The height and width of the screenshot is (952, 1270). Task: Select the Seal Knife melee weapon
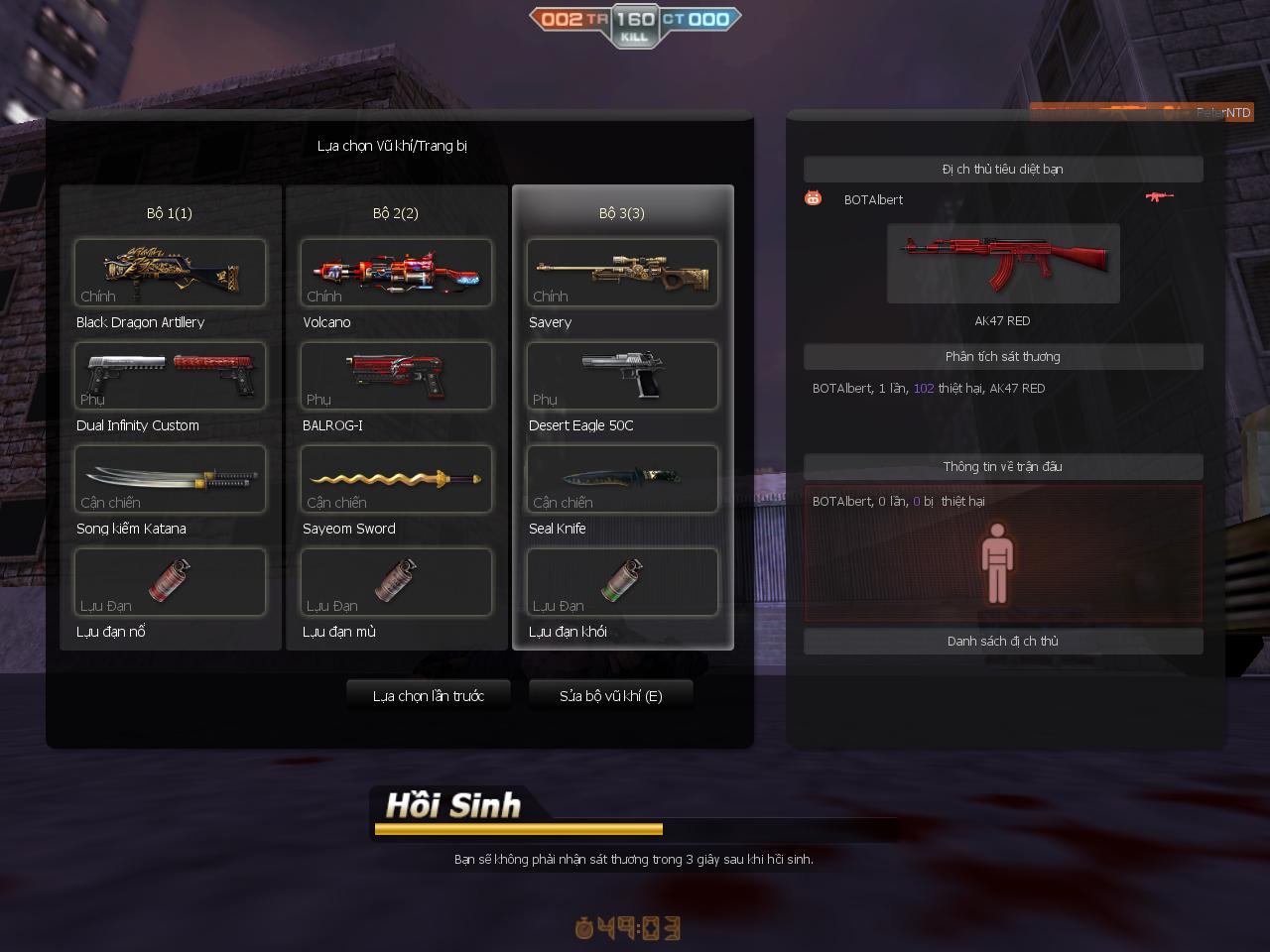pyautogui.click(x=622, y=479)
